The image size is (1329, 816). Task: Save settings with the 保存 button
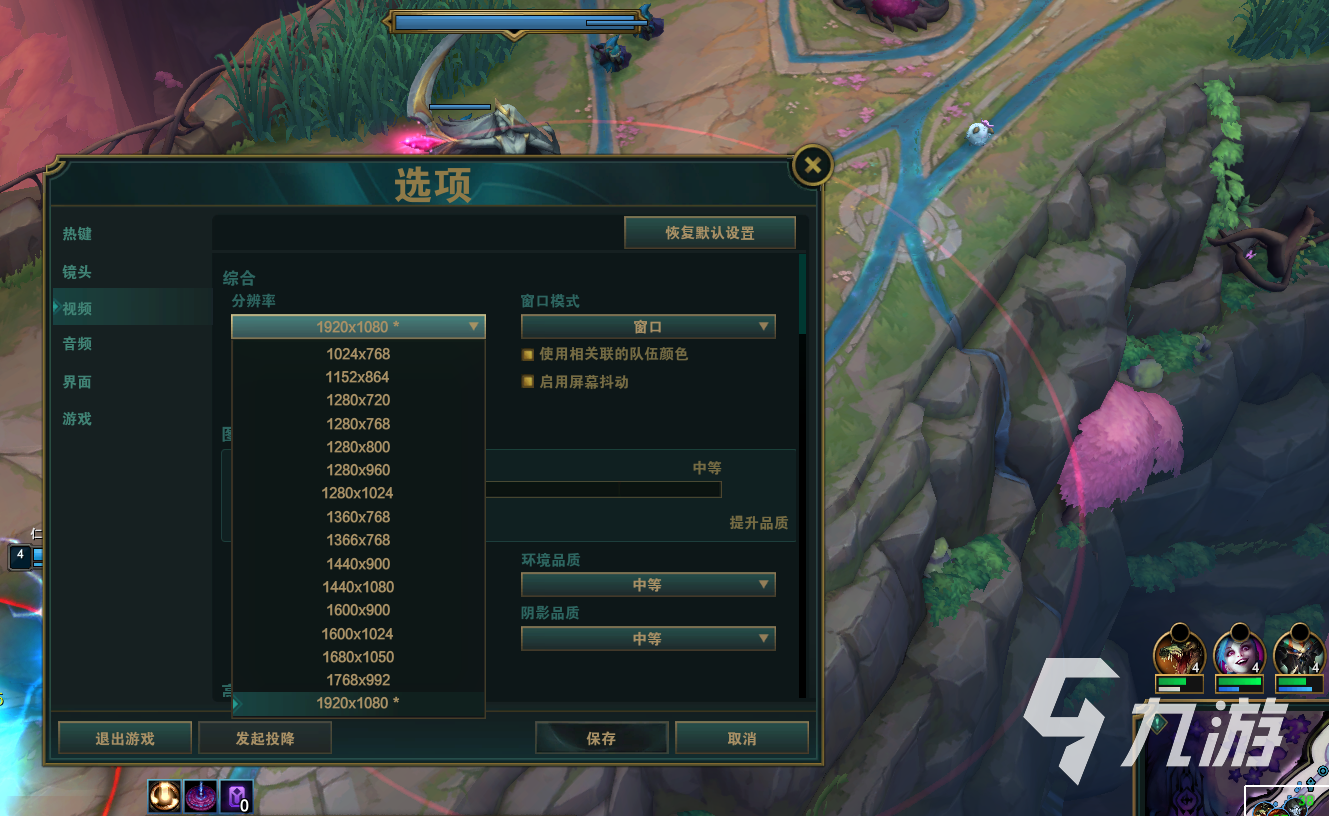coord(601,739)
